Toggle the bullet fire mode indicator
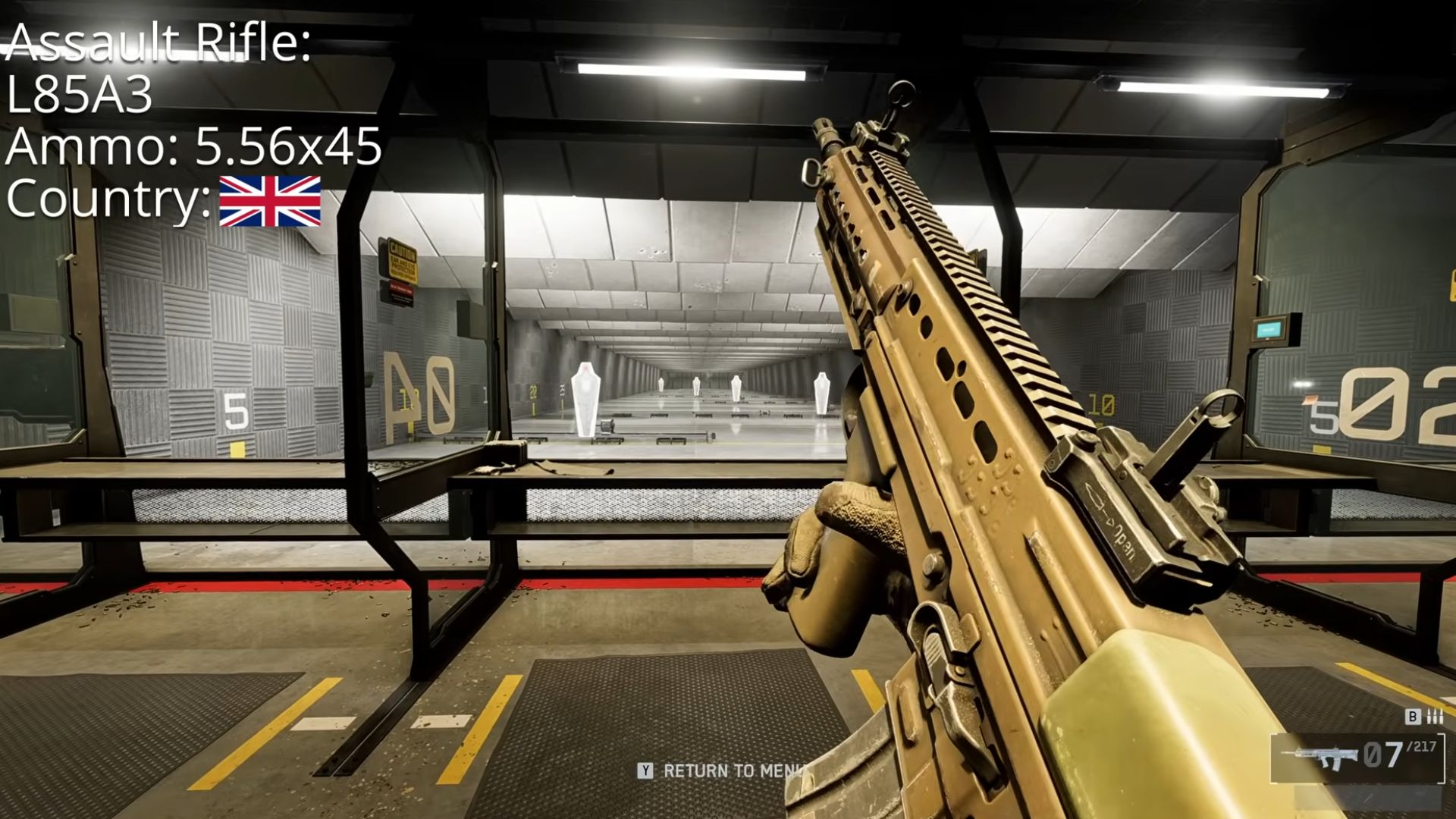Viewport: 1456px width, 819px height. (1435, 717)
